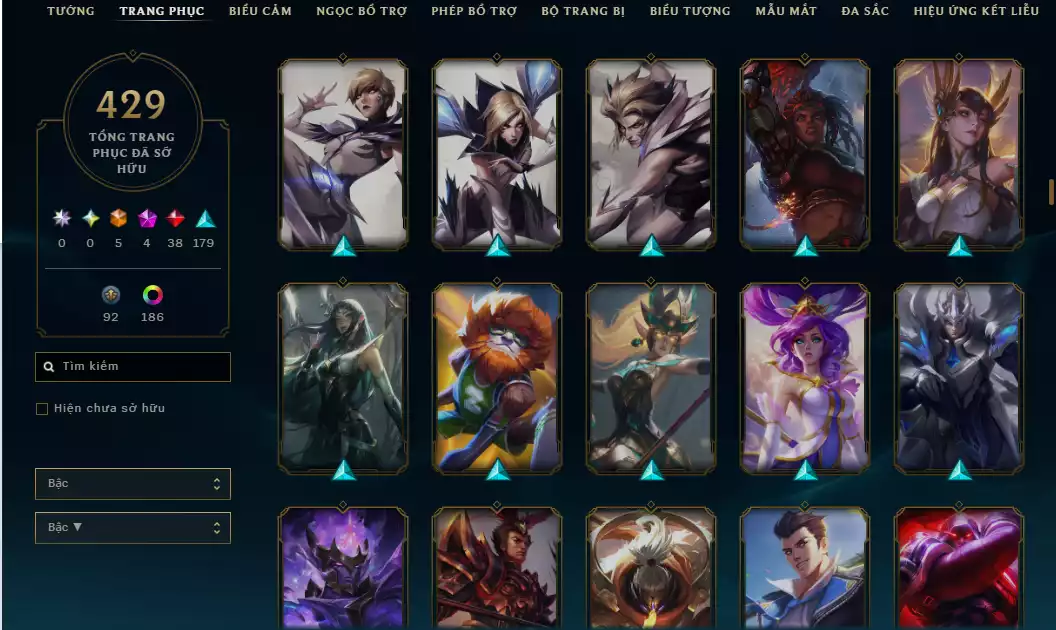Select the orange lion basketball skin card

(x=497, y=377)
